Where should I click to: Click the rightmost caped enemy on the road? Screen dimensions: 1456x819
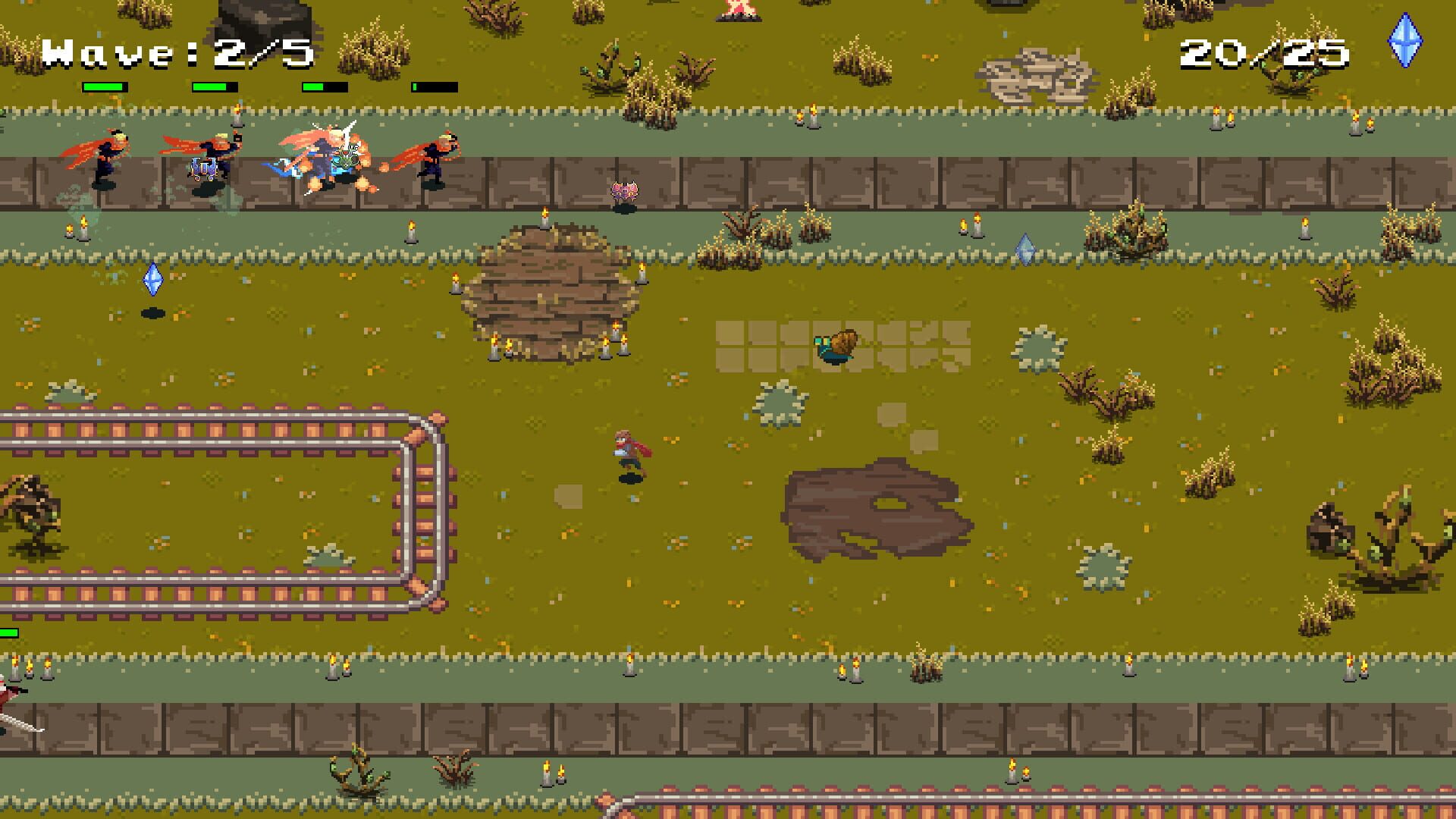pyautogui.click(x=434, y=159)
